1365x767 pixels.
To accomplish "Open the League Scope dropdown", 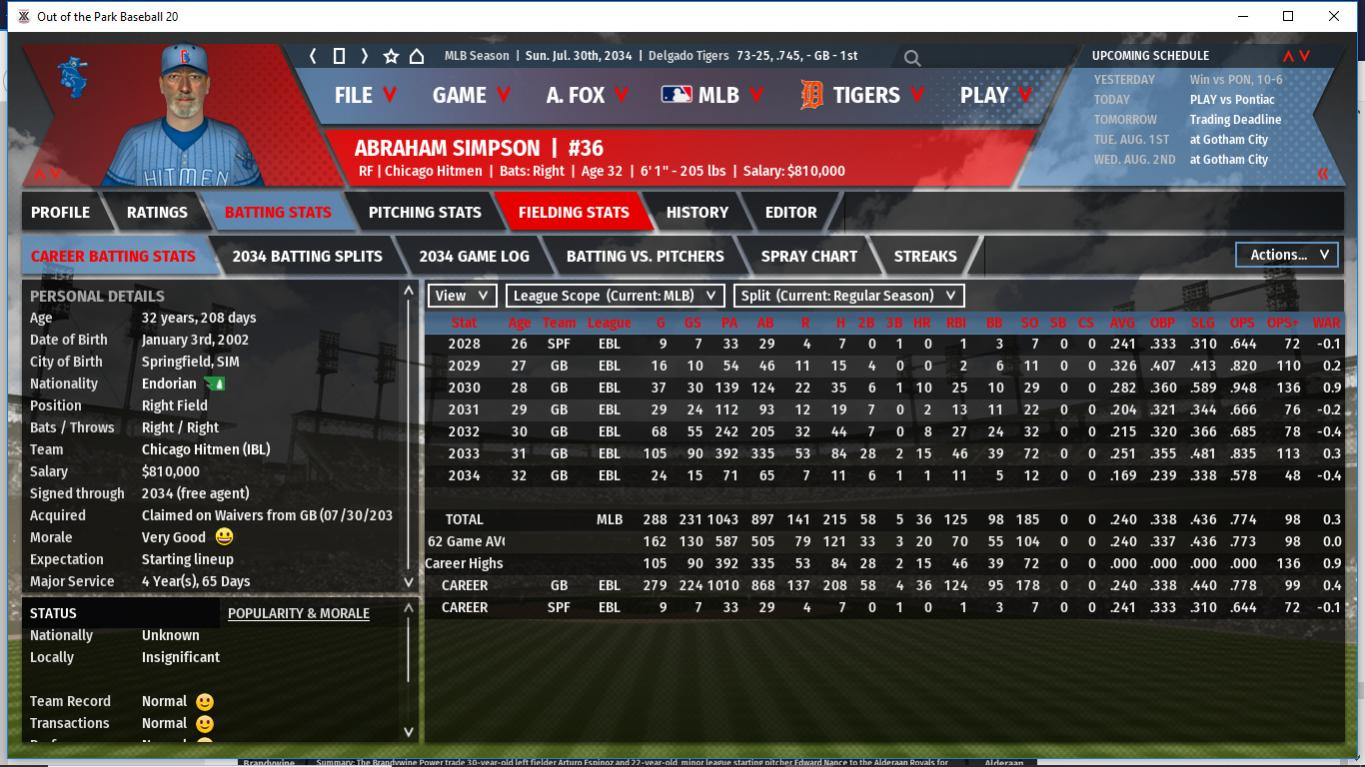I will (x=615, y=296).
